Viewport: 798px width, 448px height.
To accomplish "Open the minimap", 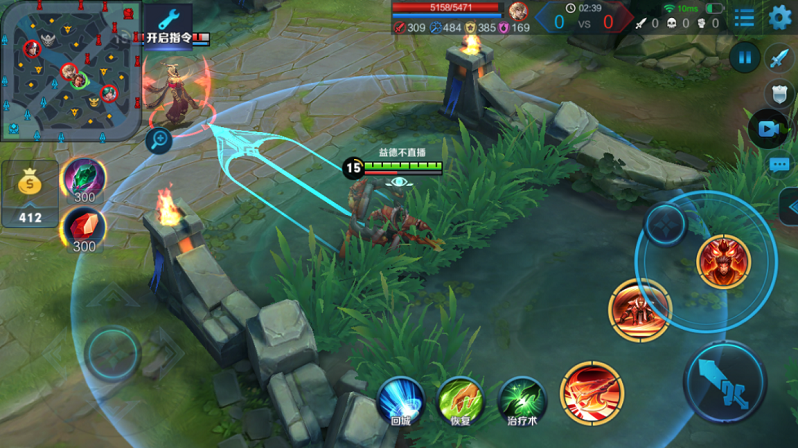I will pyautogui.click(x=68, y=70).
